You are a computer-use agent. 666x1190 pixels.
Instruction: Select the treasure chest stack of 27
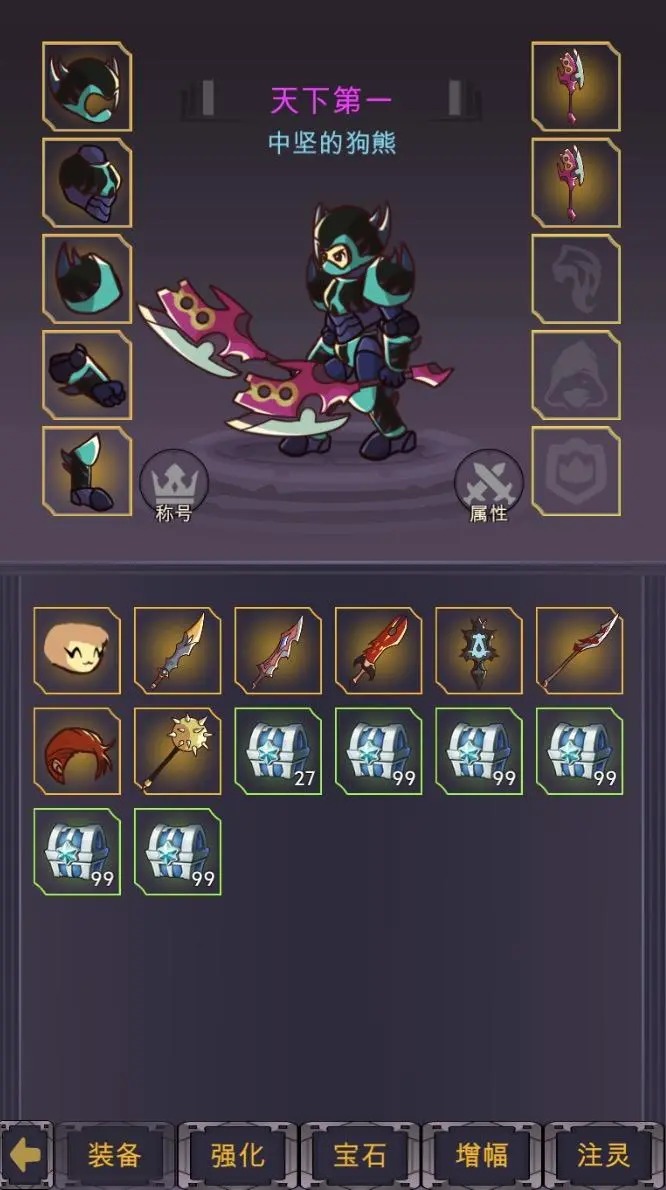pyautogui.click(x=278, y=751)
